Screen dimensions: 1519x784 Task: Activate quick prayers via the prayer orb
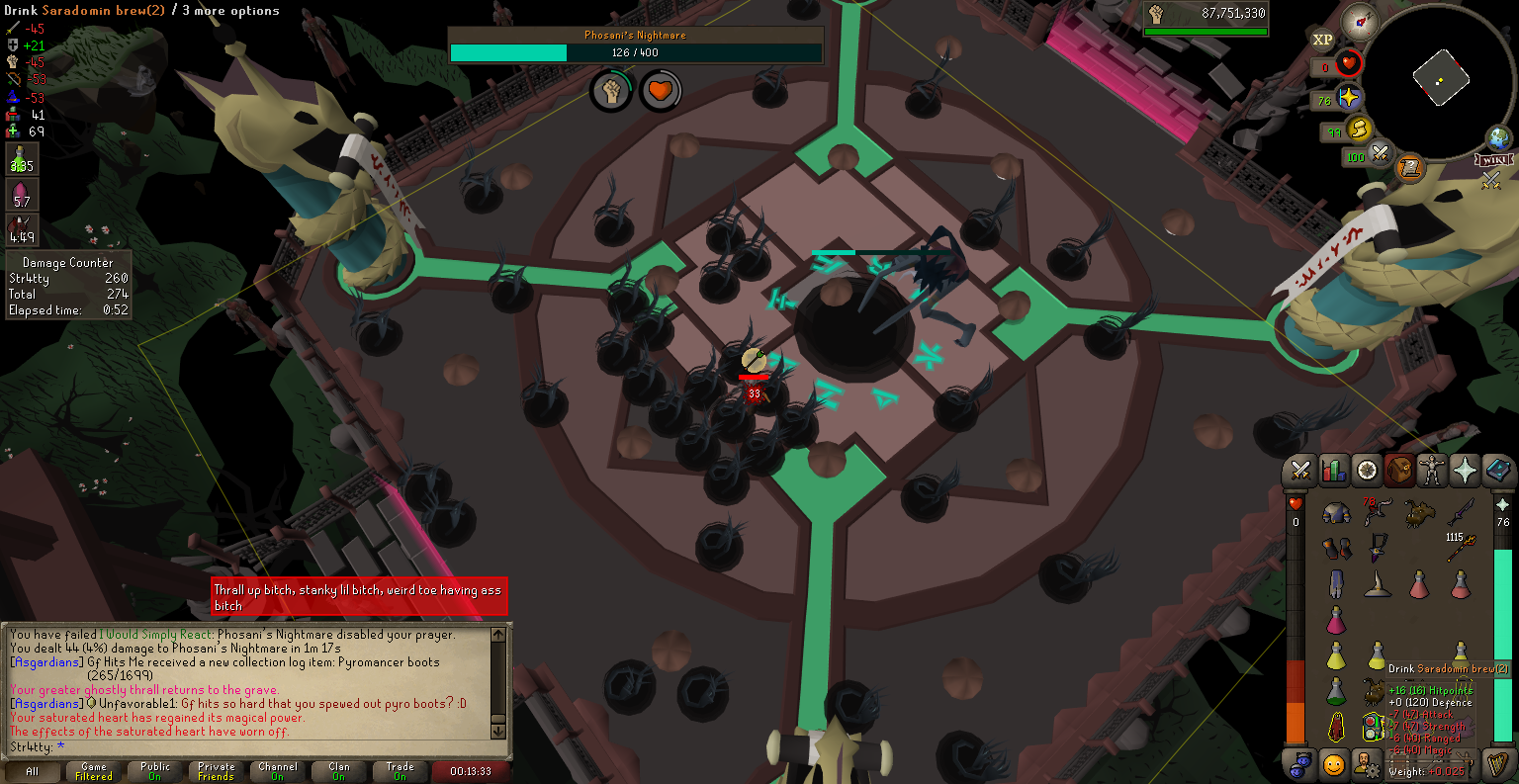[x=1348, y=99]
